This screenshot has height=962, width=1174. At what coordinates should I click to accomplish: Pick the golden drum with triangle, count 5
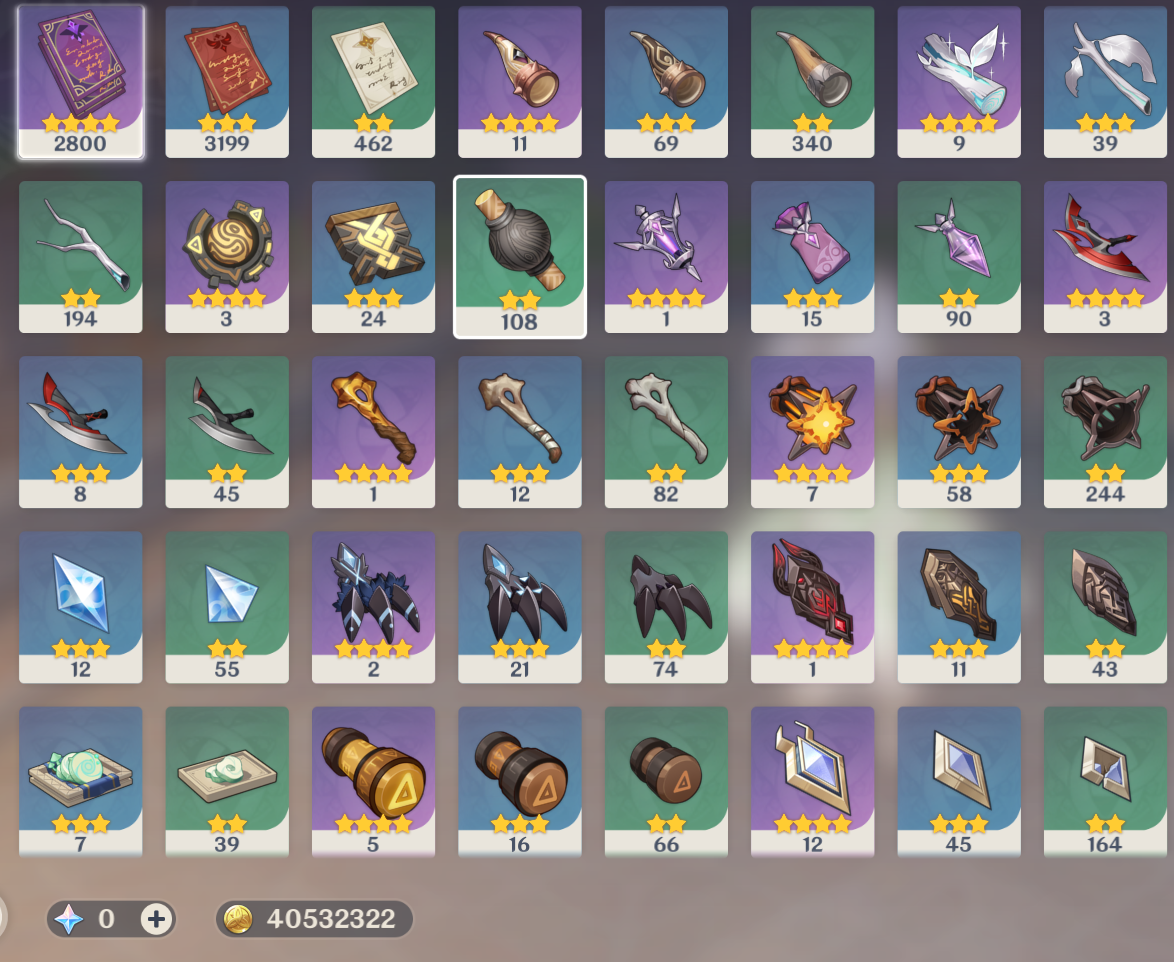click(x=373, y=781)
